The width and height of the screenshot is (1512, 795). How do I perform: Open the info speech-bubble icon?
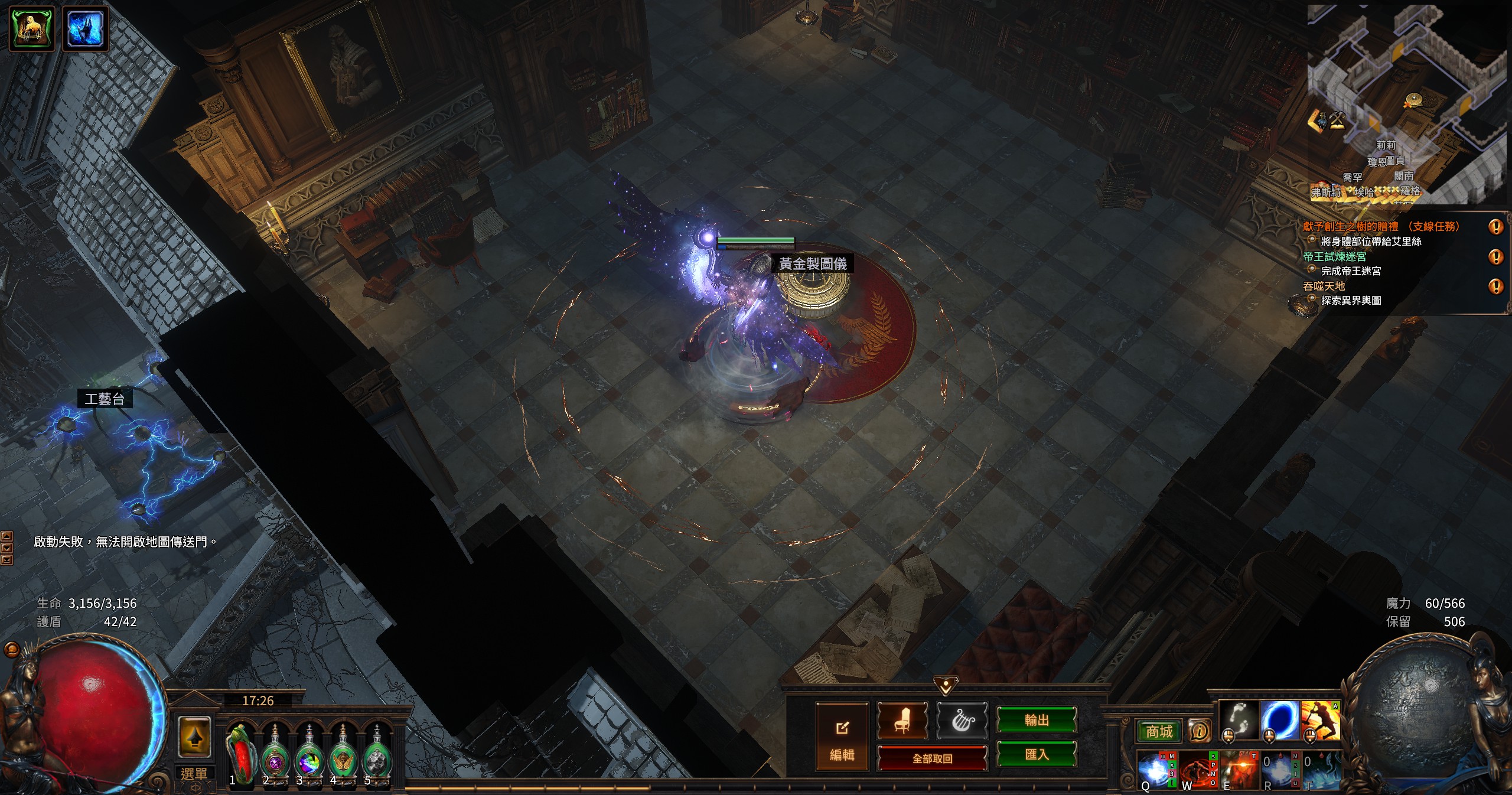pos(1199,731)
